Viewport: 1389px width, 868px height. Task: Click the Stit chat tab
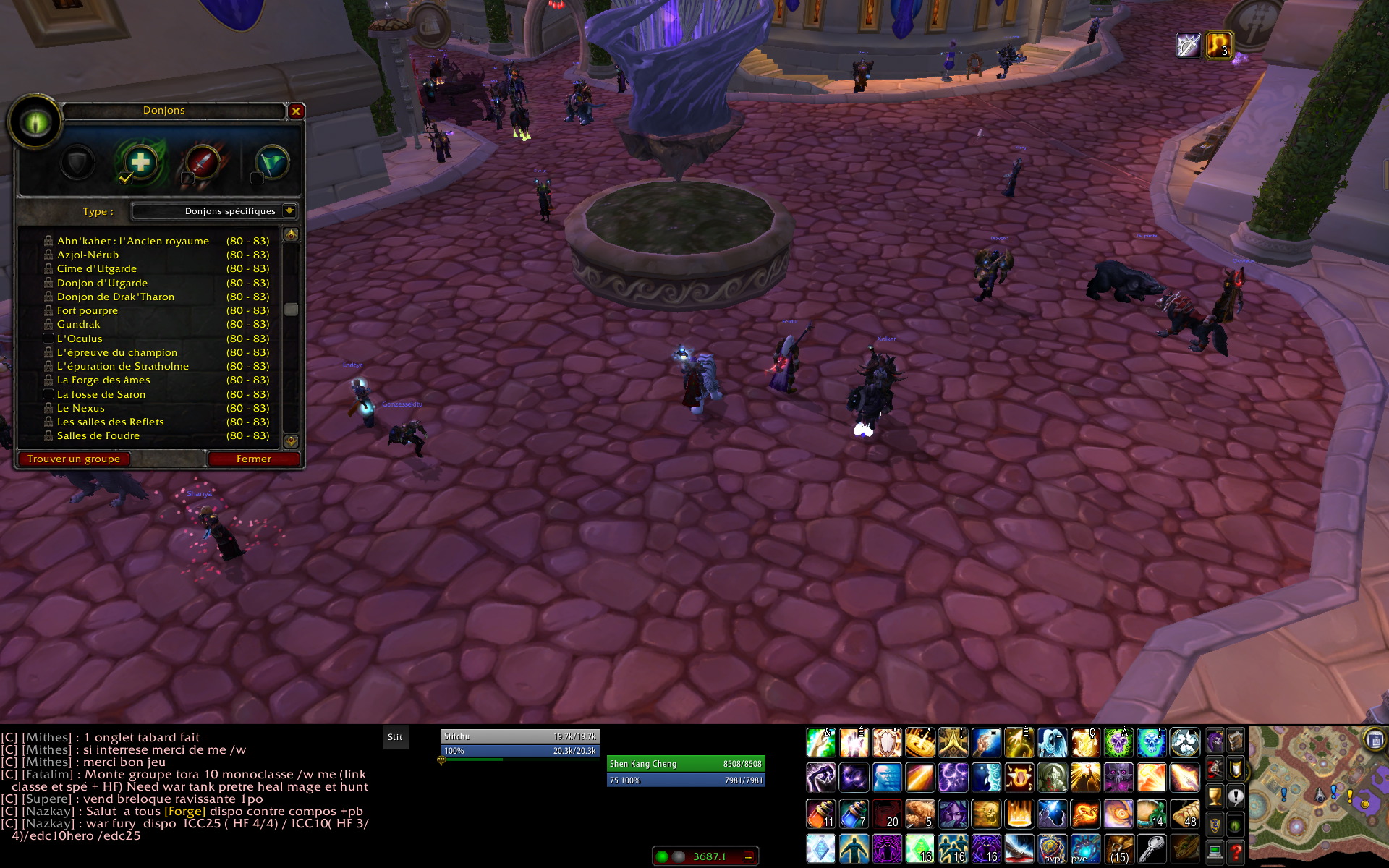[395, 737]
